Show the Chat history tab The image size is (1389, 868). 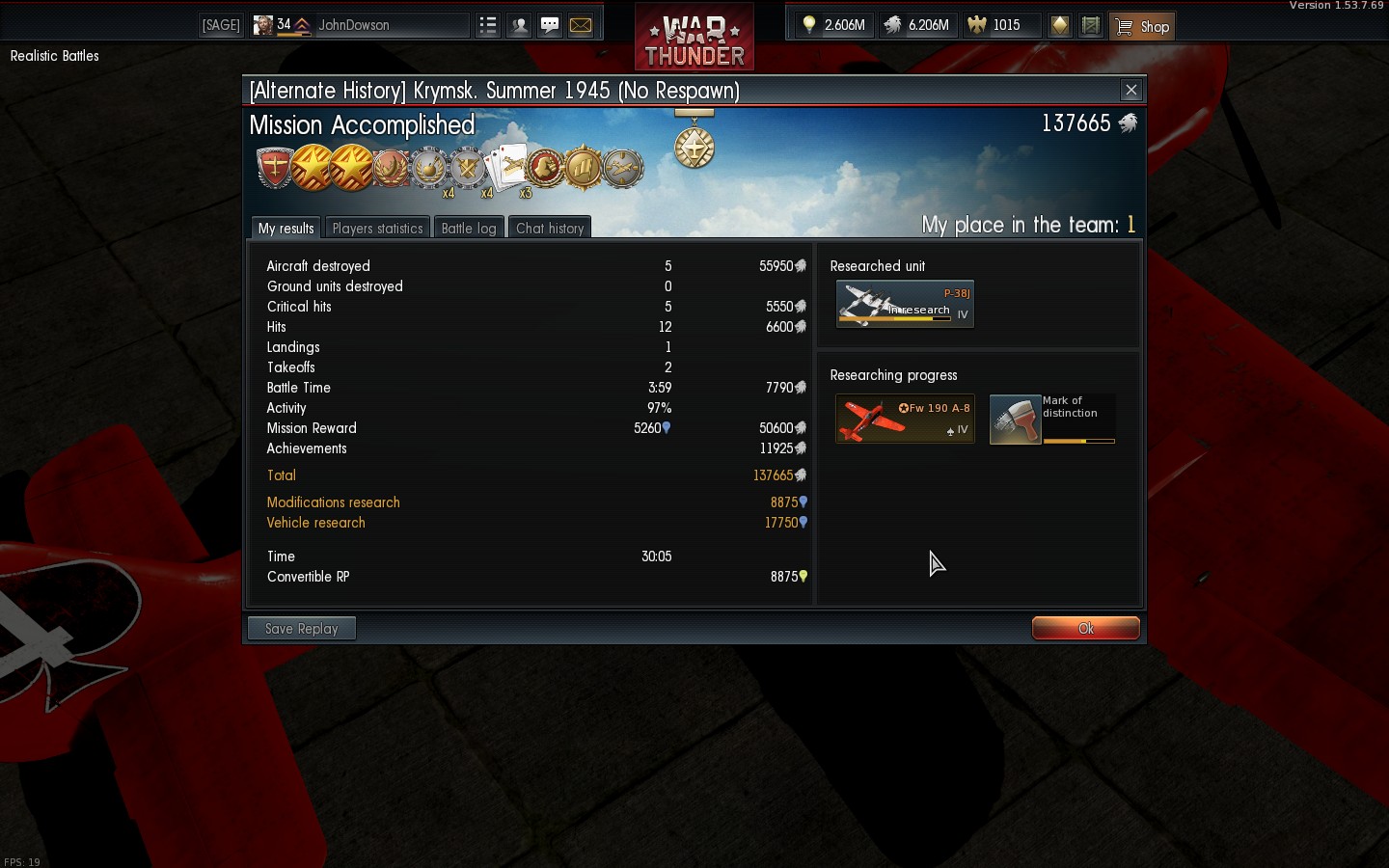point(550,229)
